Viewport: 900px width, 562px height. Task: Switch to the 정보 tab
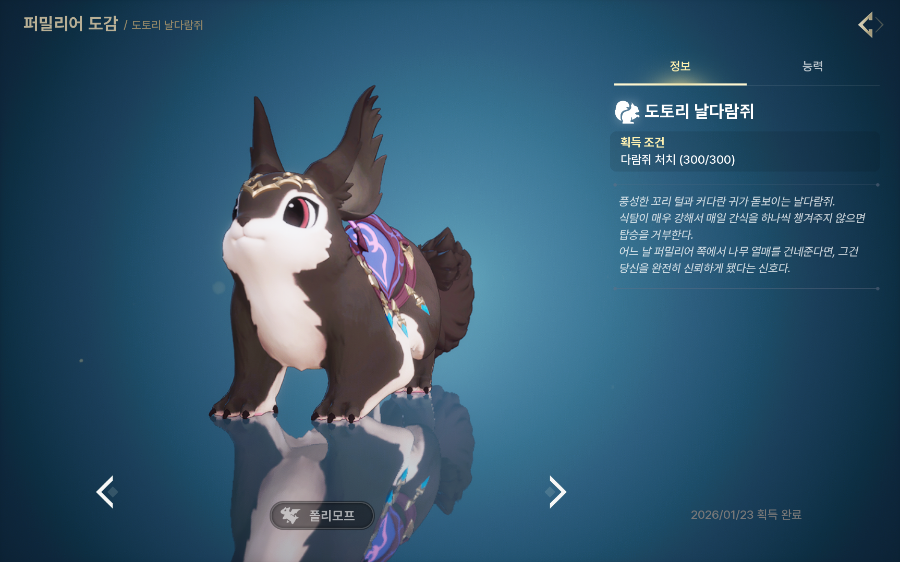pos(680,67)
